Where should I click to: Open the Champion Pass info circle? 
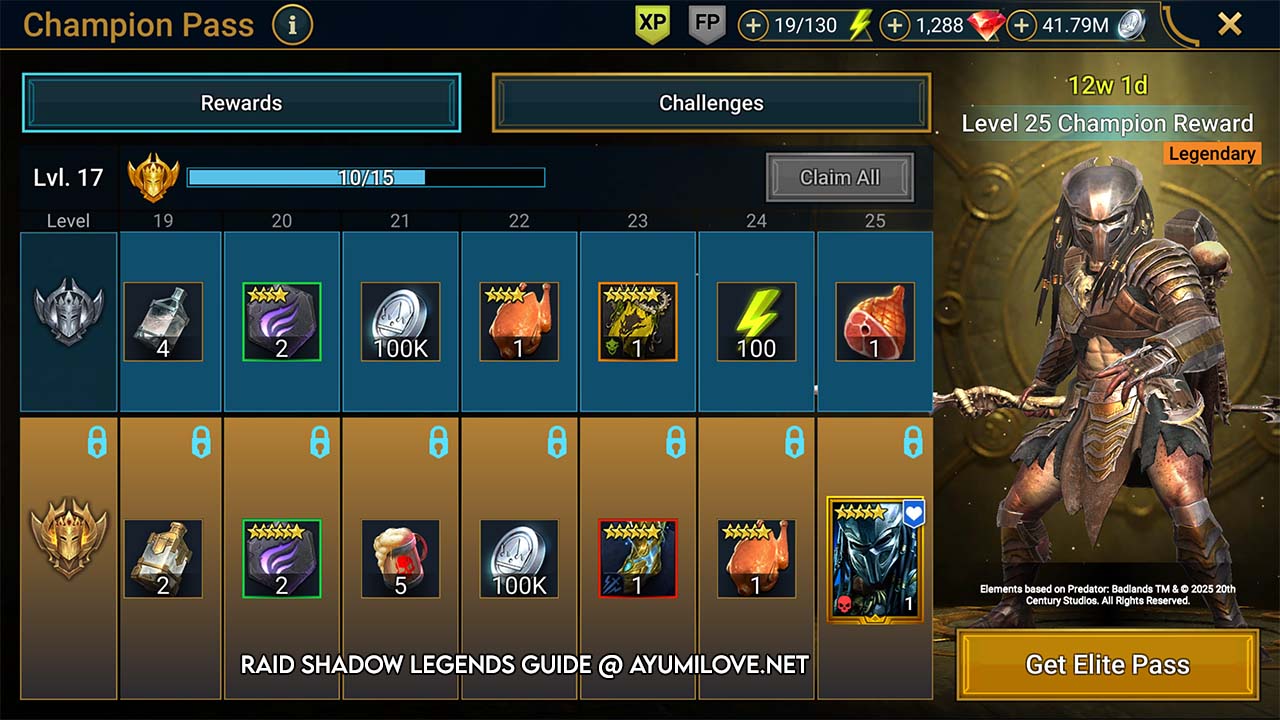(x=292, y=26)
